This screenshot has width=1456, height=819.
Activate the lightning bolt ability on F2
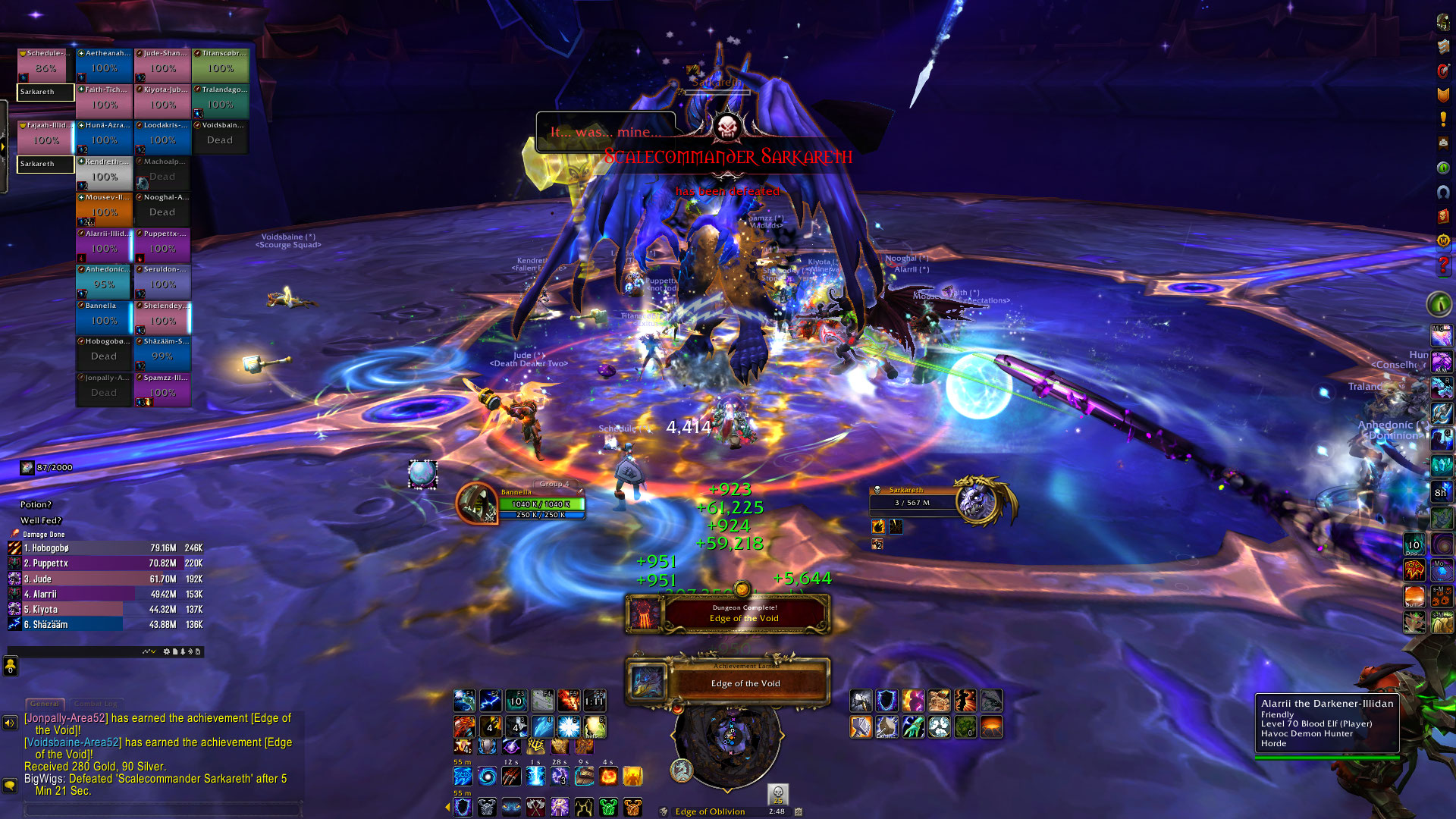point(491,700)
